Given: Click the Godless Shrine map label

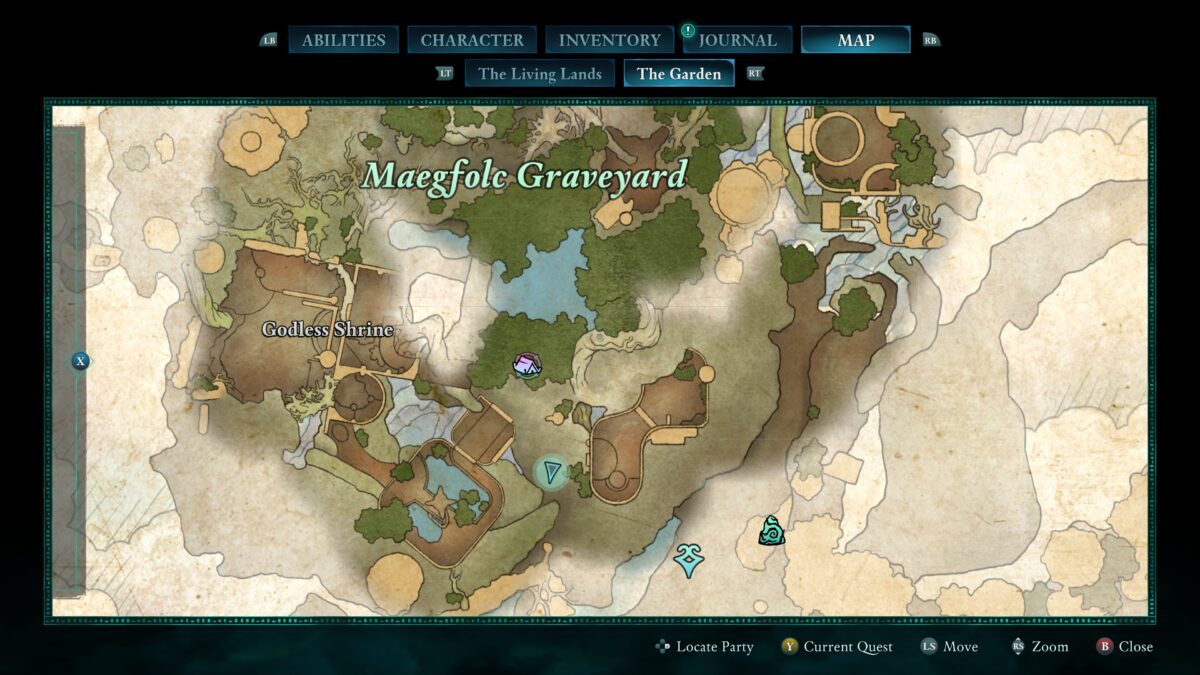Looking at the screenshot, I should click(327, 329).
